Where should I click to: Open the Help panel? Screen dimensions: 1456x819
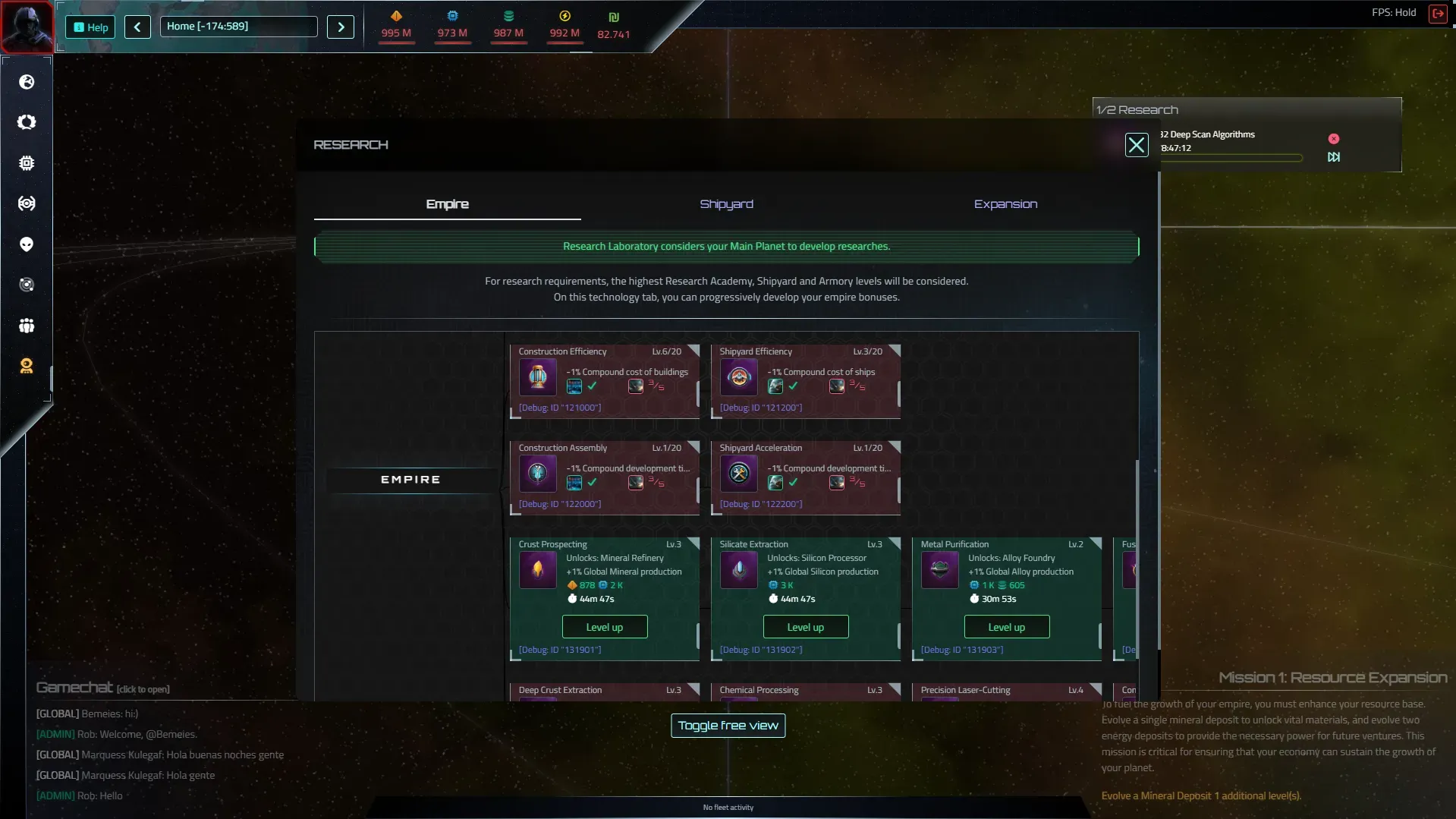pos(90,27)
